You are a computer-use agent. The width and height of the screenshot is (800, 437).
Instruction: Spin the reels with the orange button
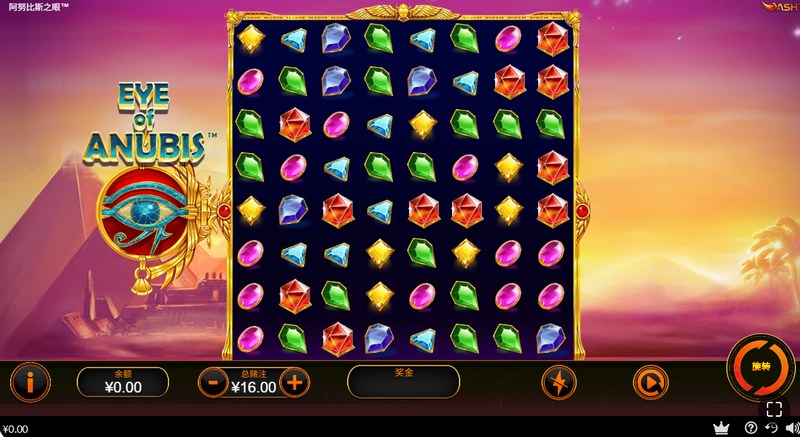758,366
